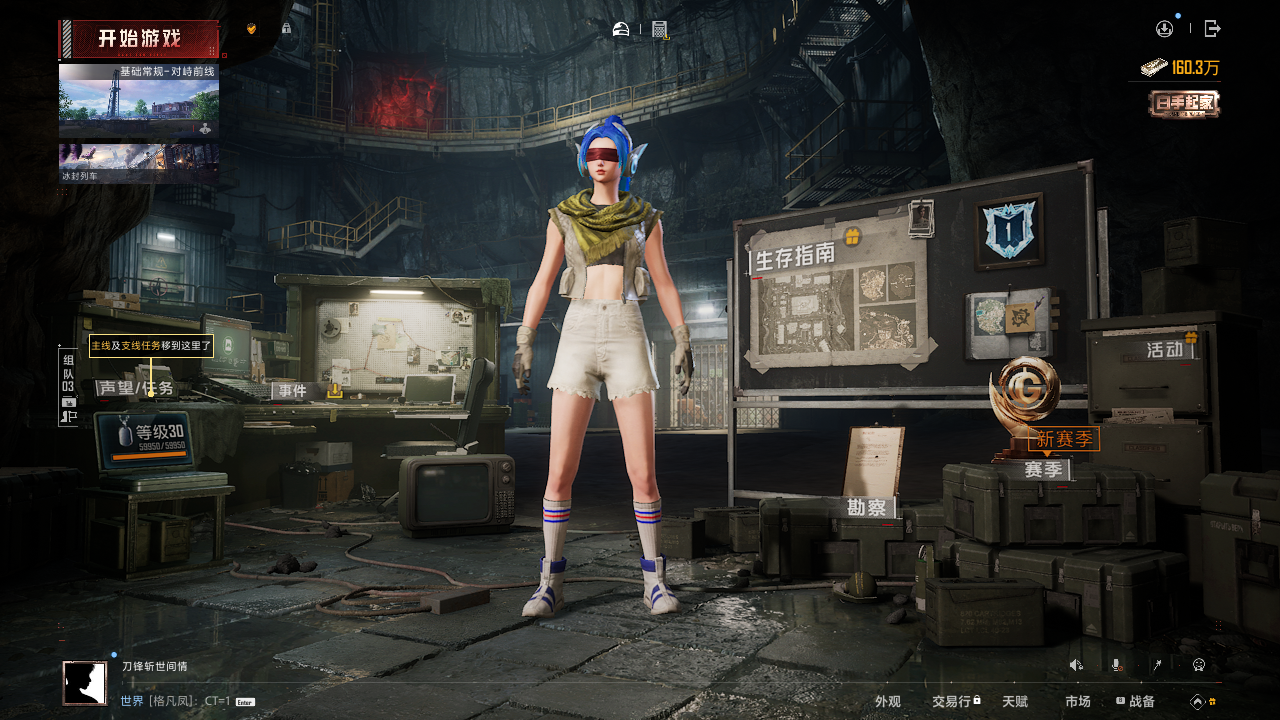Click the player avatar portrait
Viewport: 1280px width, 720px height.
[85, 683]
